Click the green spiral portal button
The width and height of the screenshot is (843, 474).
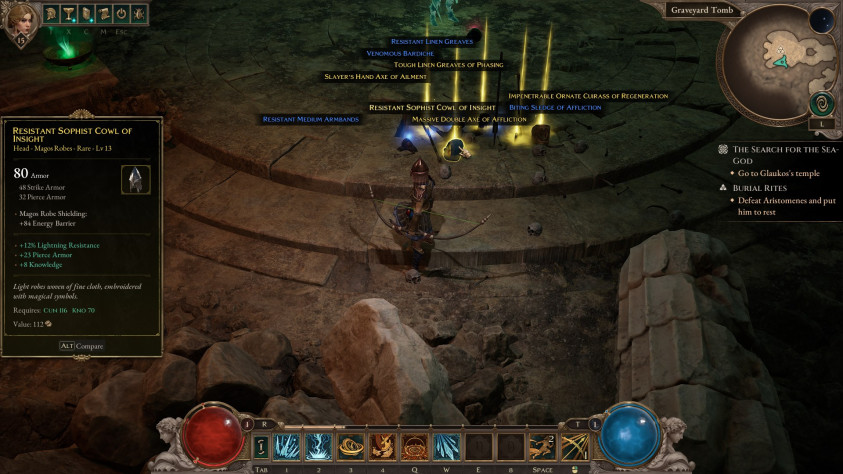[821, 103]
